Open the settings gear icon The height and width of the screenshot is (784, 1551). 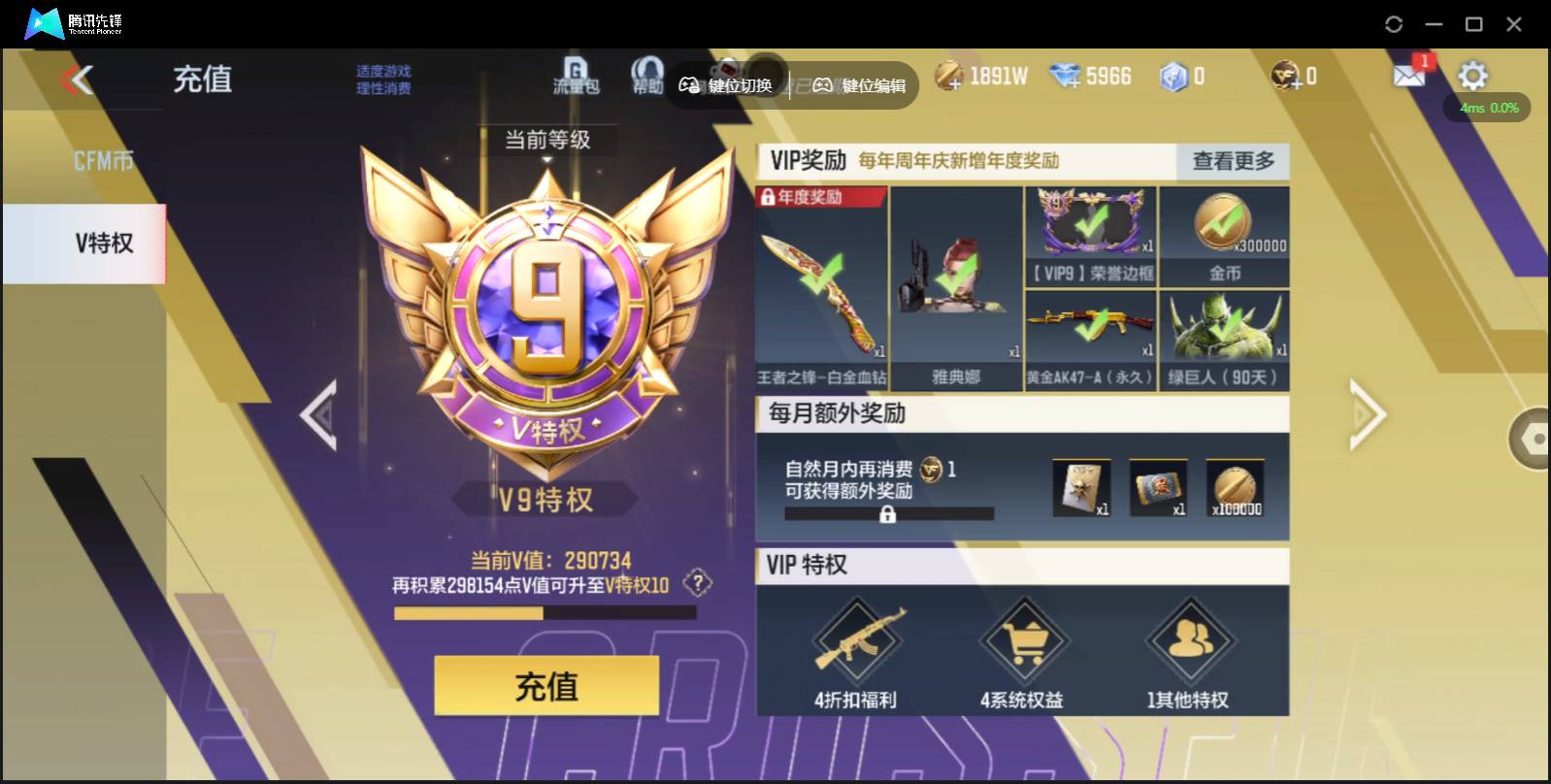1473,73
